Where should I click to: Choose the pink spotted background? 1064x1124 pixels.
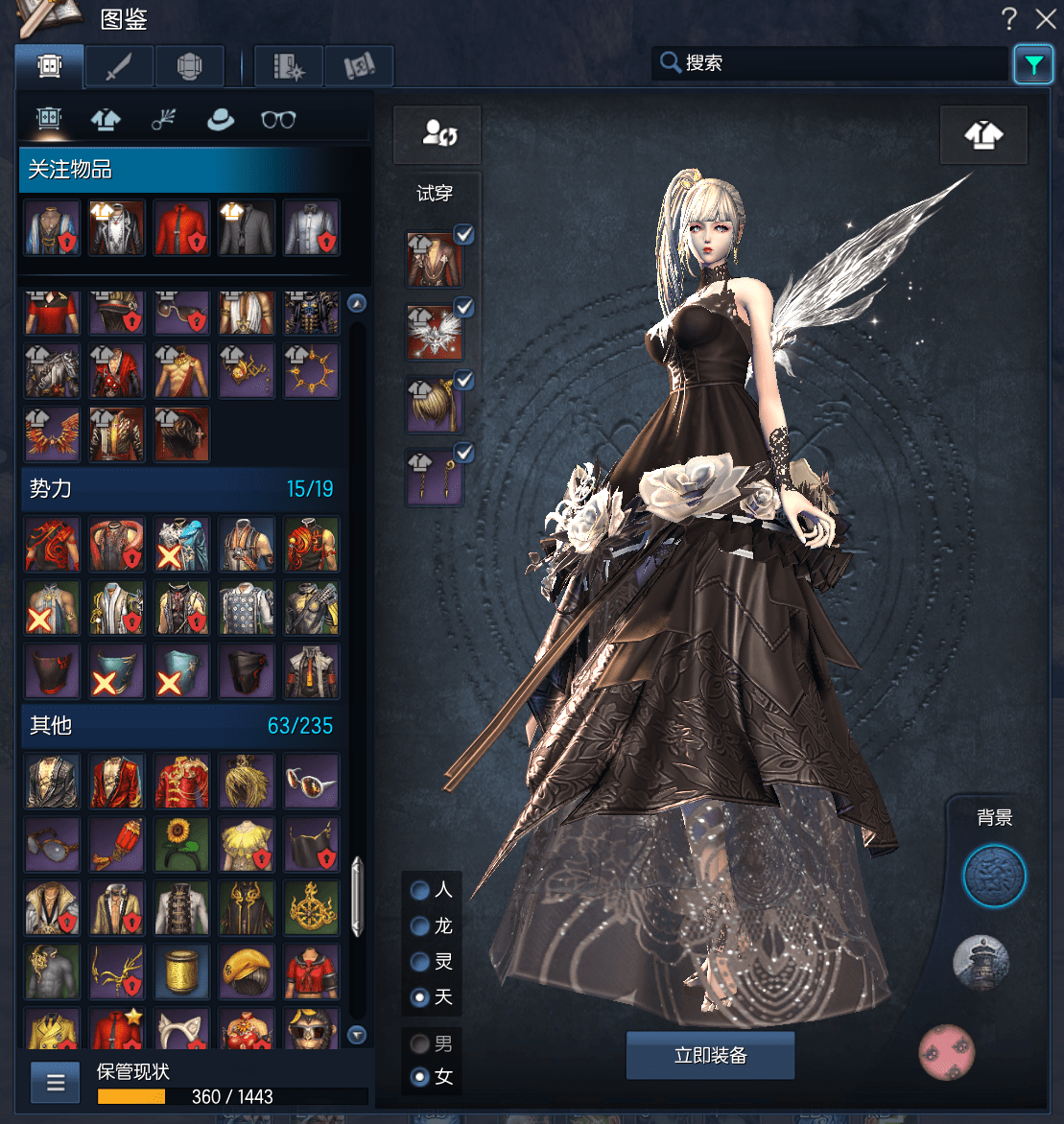coord(947,1051)
